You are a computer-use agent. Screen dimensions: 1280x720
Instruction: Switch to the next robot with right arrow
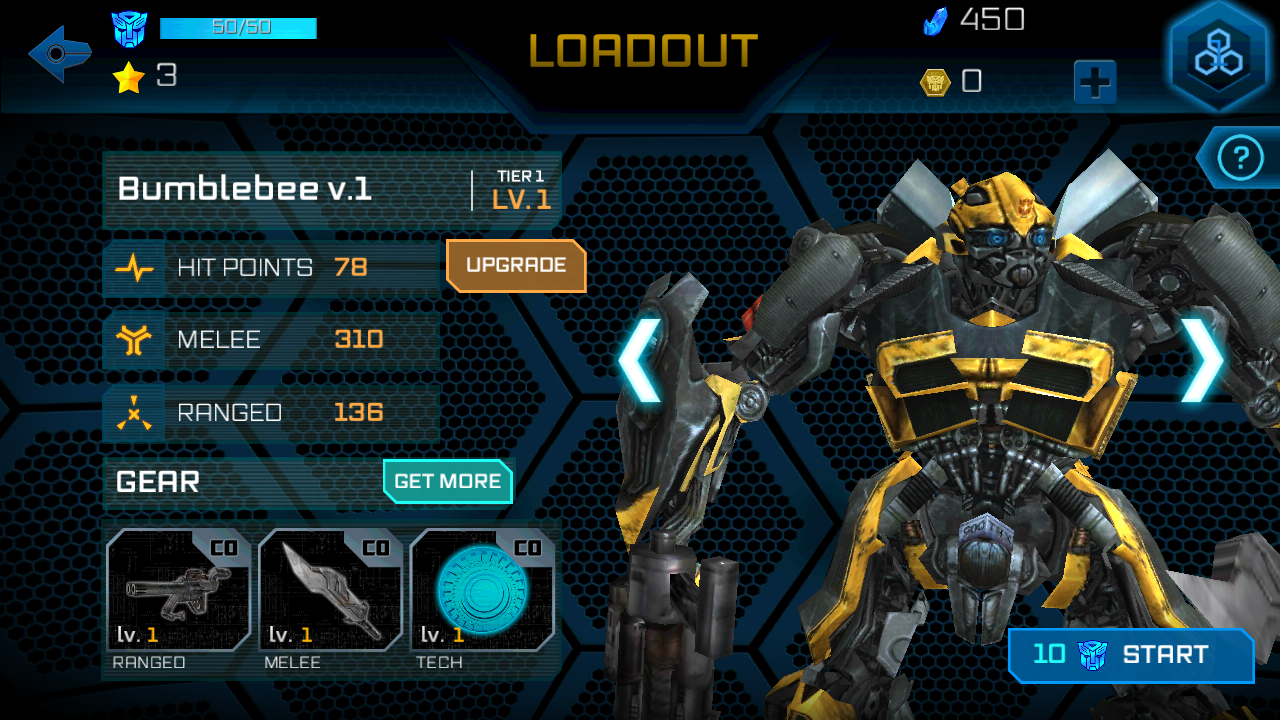coord(1201,360)
